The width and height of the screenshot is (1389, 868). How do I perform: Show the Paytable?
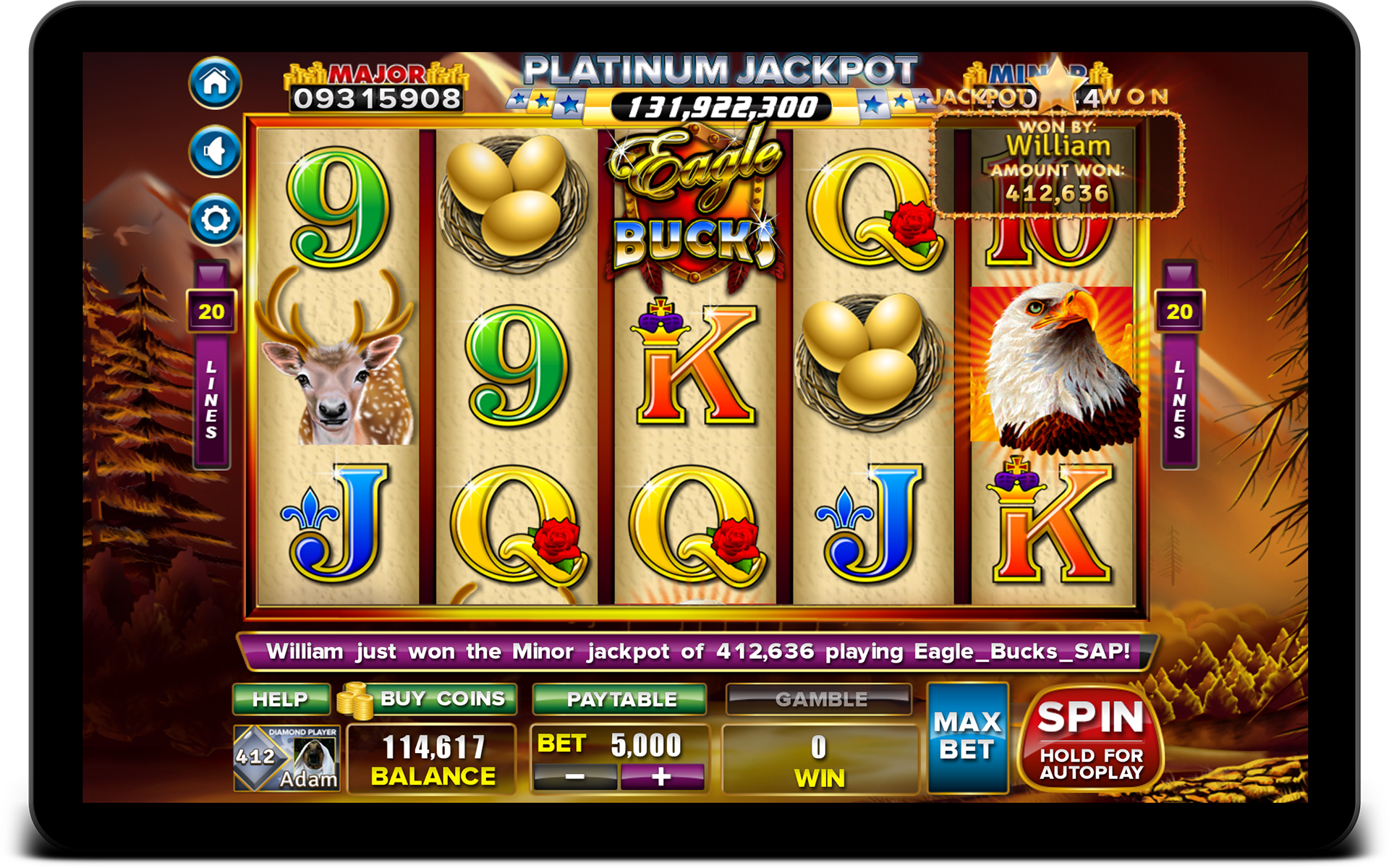[x=620, y=699]
